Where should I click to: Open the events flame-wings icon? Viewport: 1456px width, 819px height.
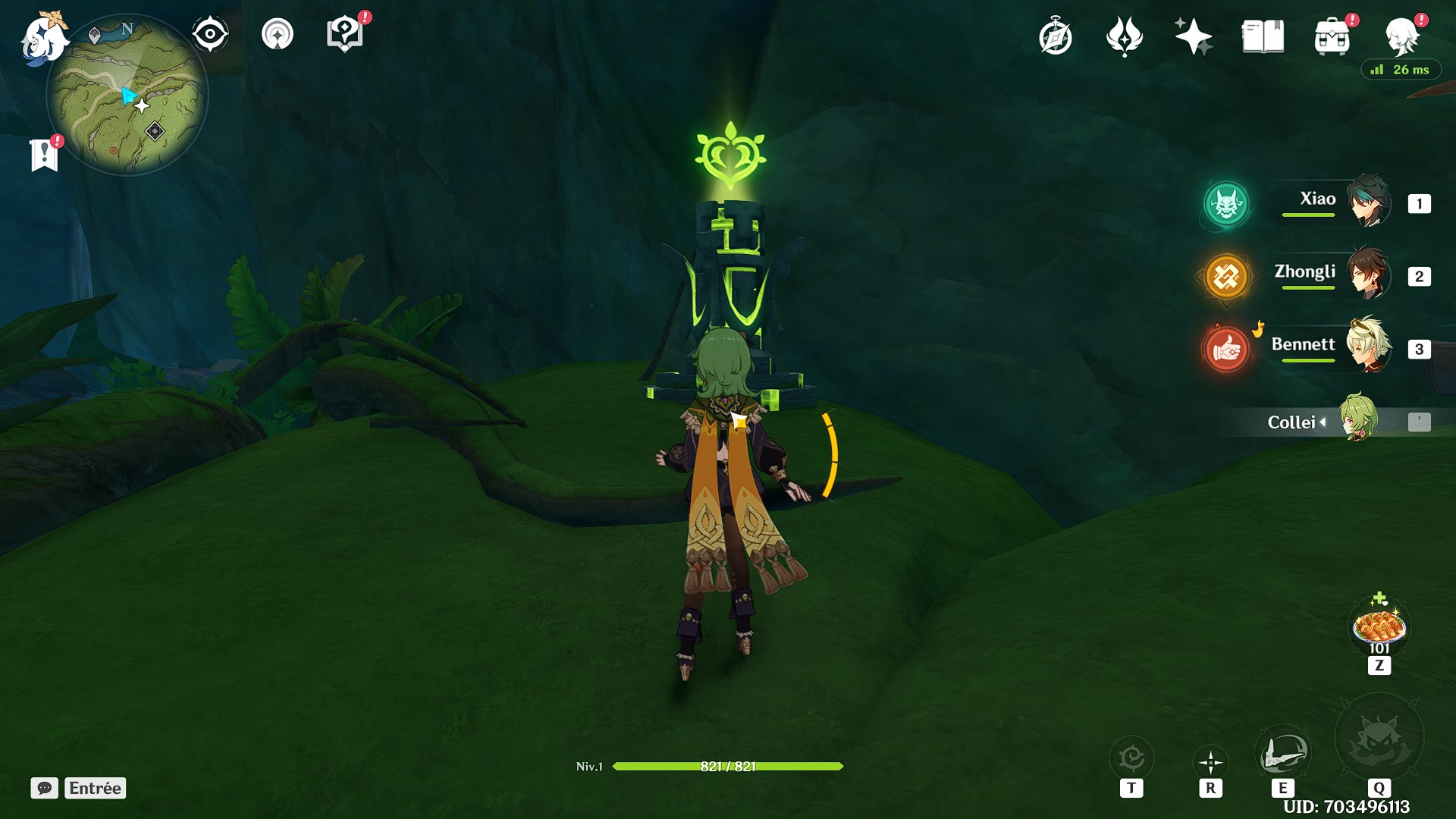coord(1124,37)
